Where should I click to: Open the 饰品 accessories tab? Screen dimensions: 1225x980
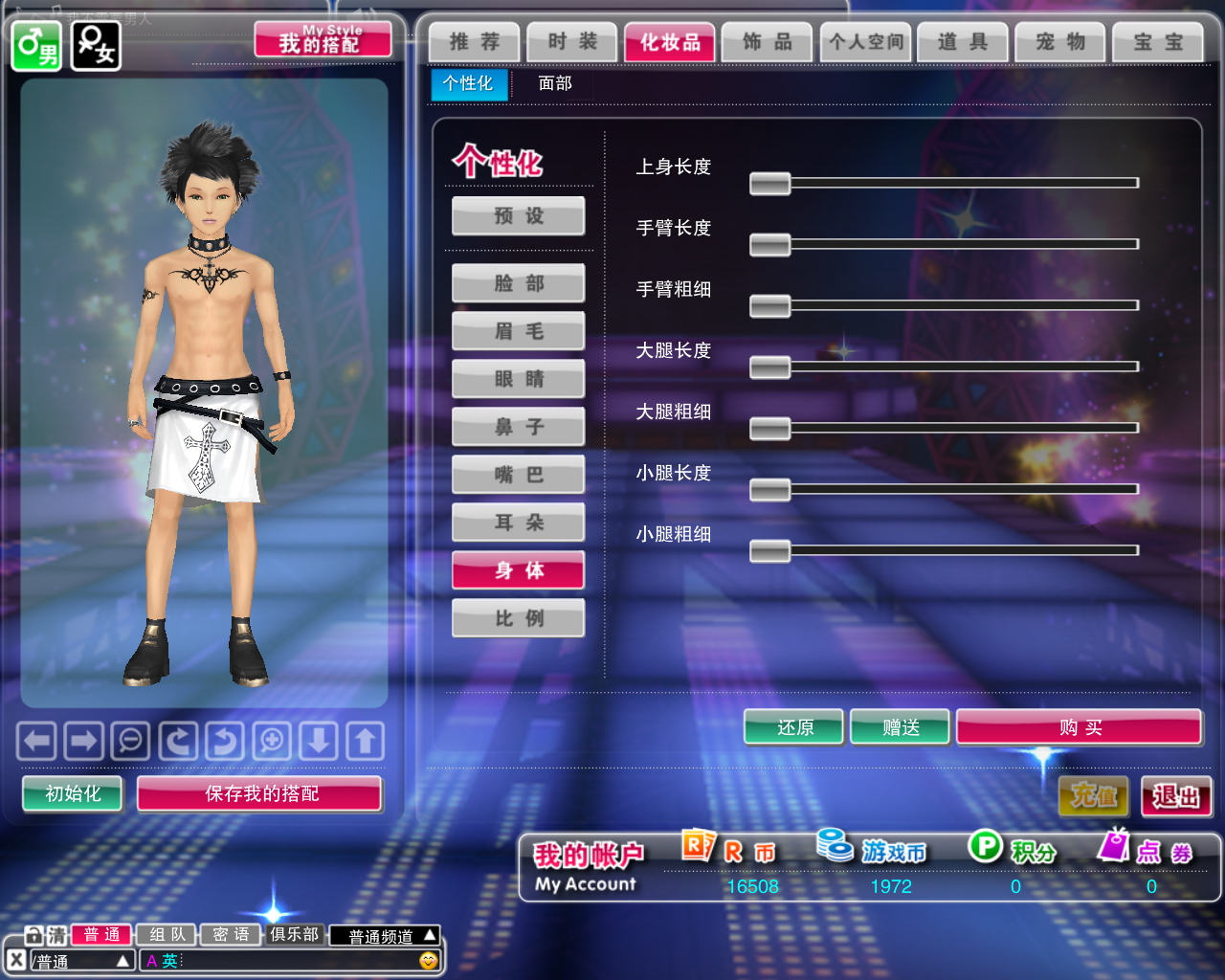(x=768, y=42)
